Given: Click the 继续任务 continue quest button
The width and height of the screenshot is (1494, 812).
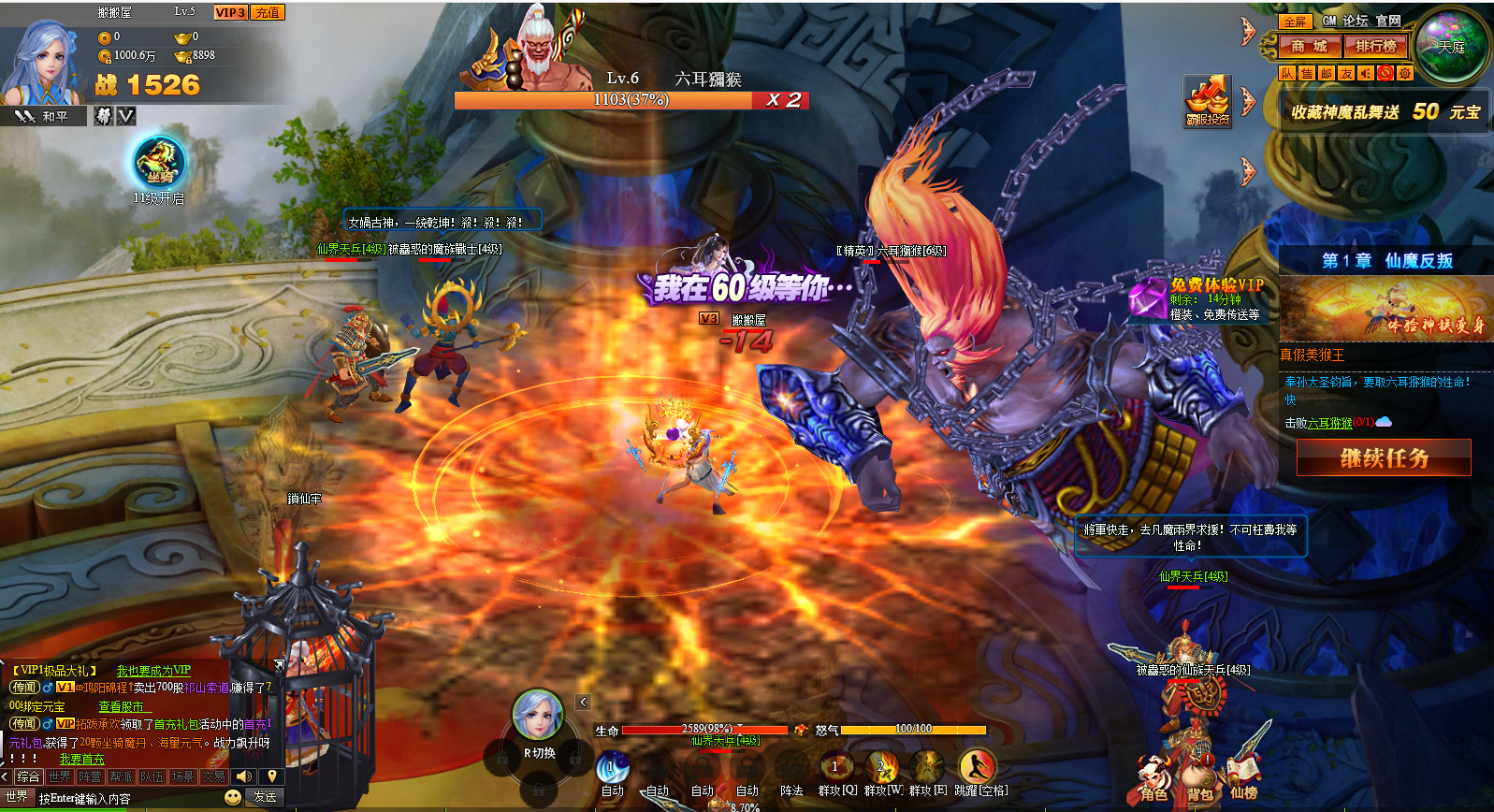Looking at the screenshot, I should pyautogui.click(x=1384, y=458).
